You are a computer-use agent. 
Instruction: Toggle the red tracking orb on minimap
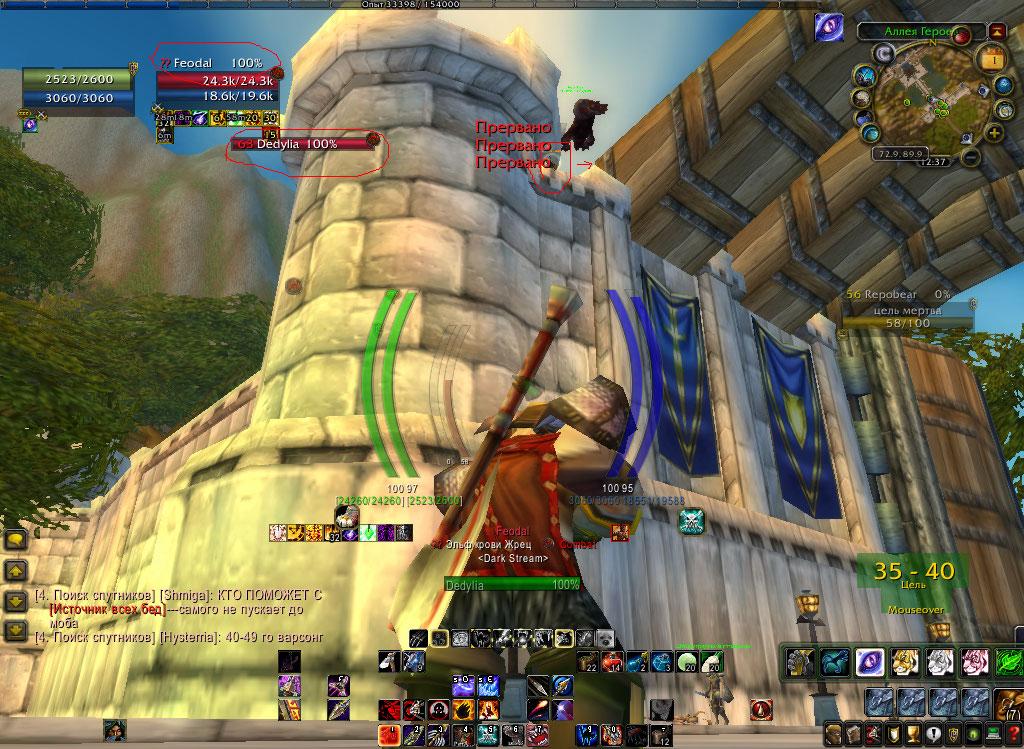tap(961, 37)
